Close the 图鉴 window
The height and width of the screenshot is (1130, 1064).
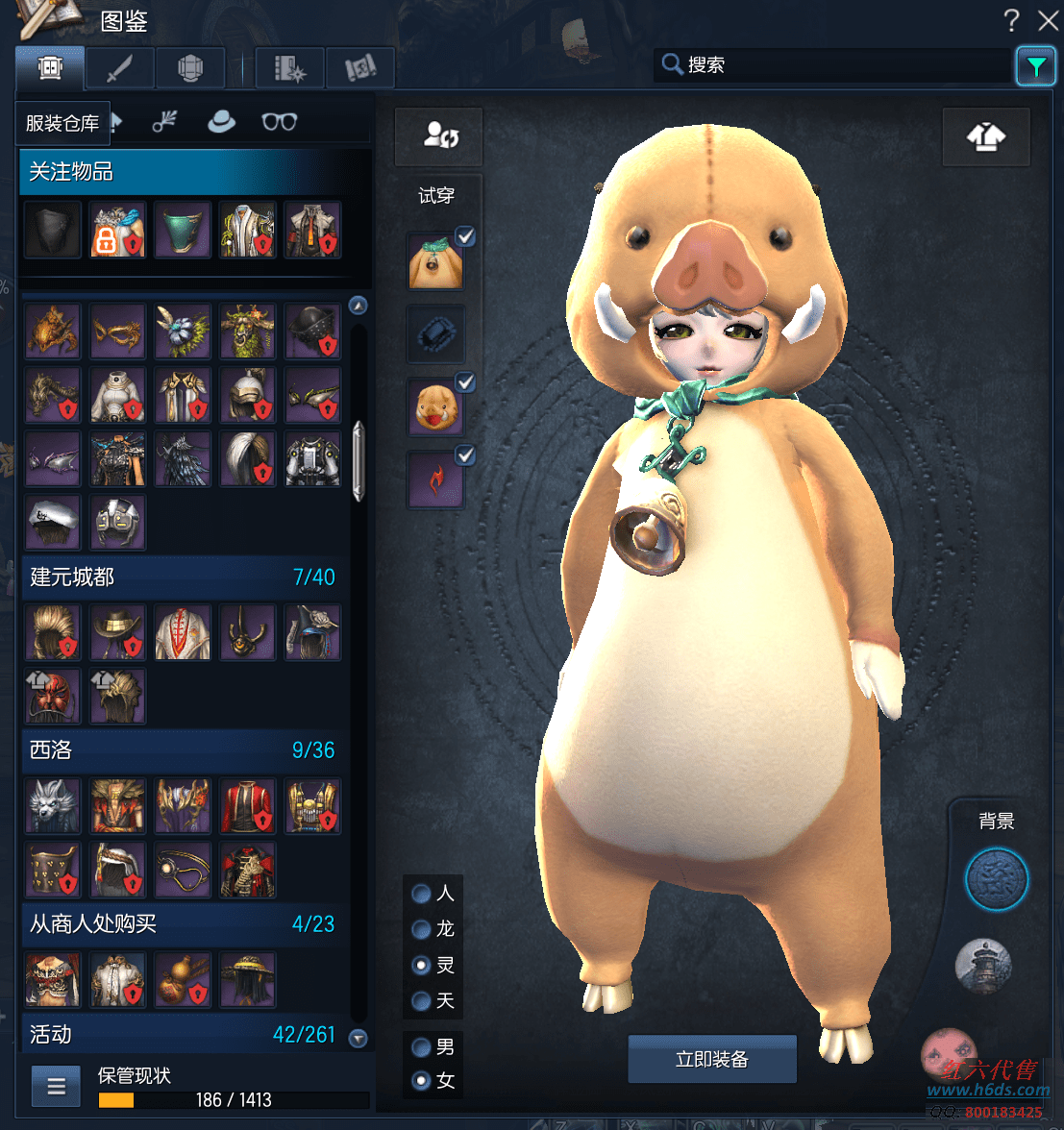(x=1048, y=20)
